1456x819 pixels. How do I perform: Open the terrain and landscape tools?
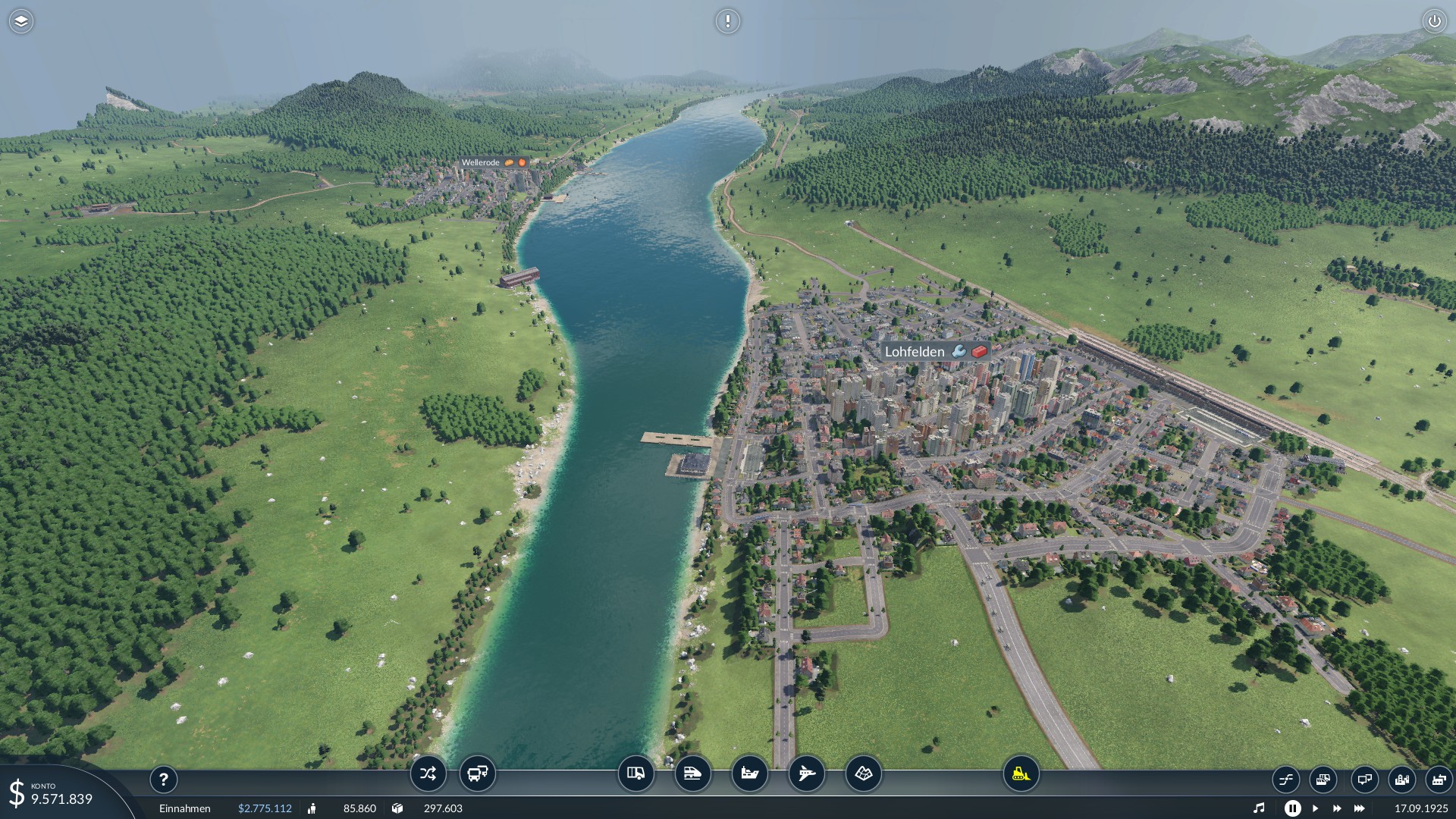pos(863,773)
